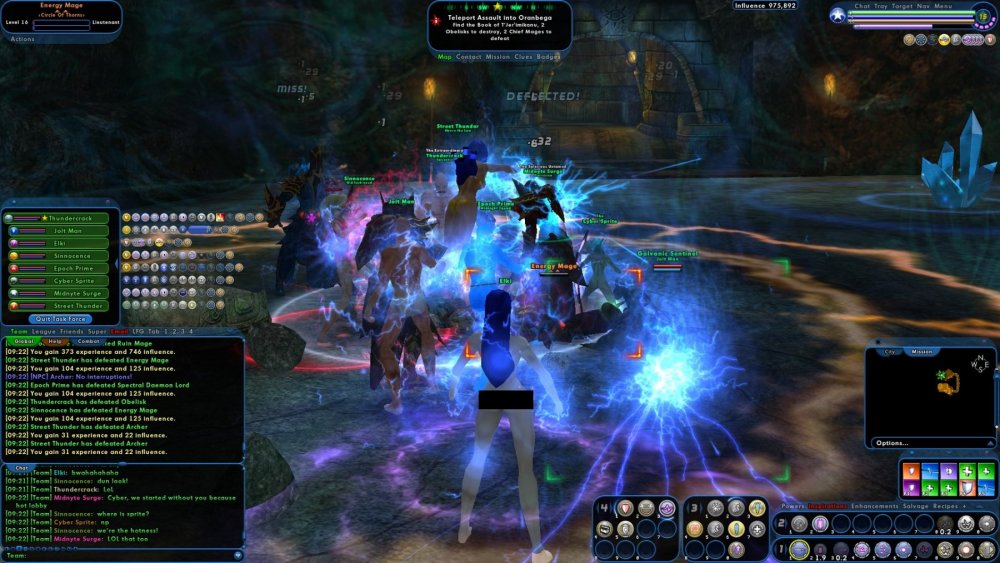Switch minimap to the City tab
This screenshot has height=563, width=1000.
pos(890,352)
